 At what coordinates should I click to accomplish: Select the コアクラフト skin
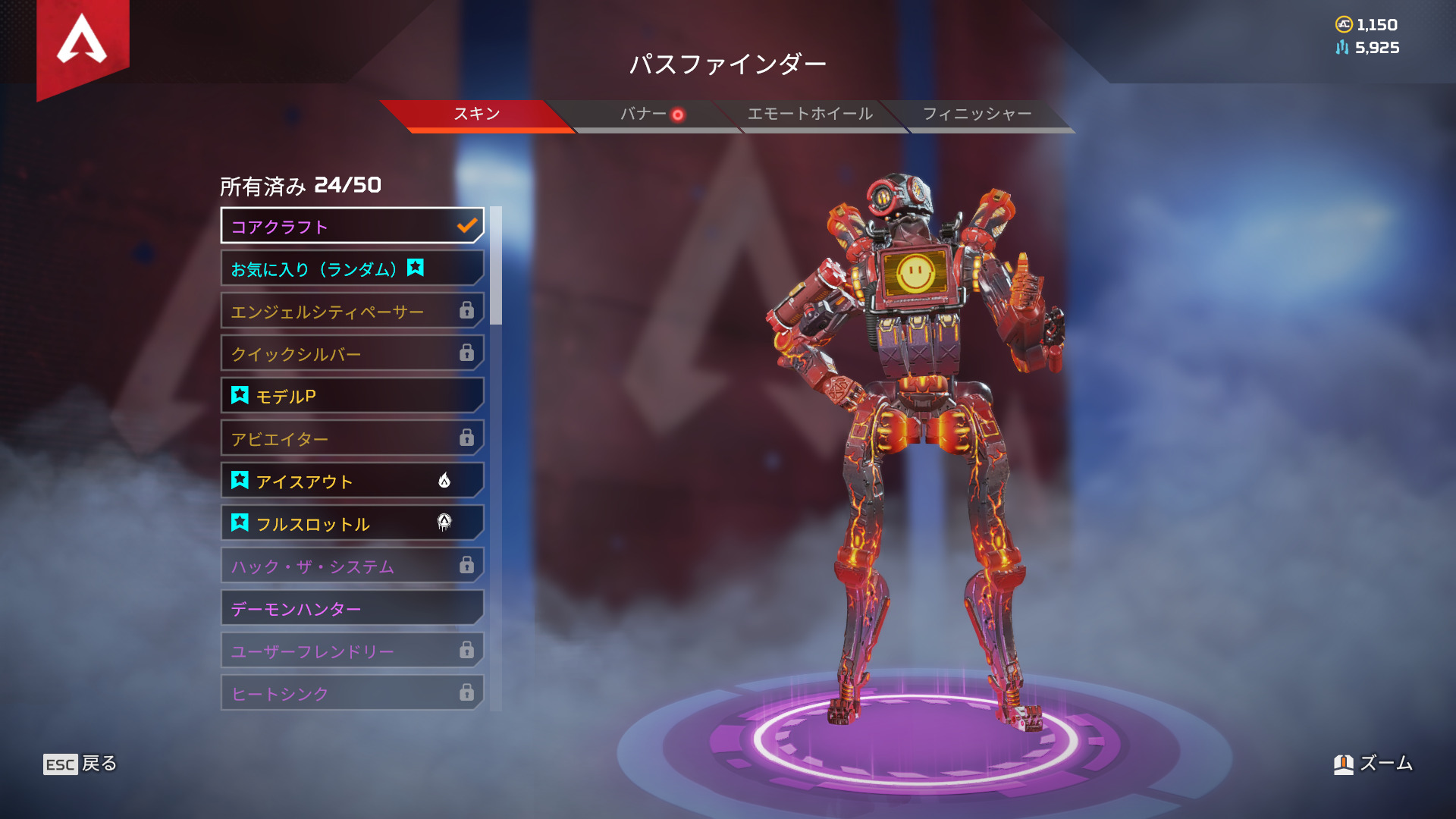point(352,226)
